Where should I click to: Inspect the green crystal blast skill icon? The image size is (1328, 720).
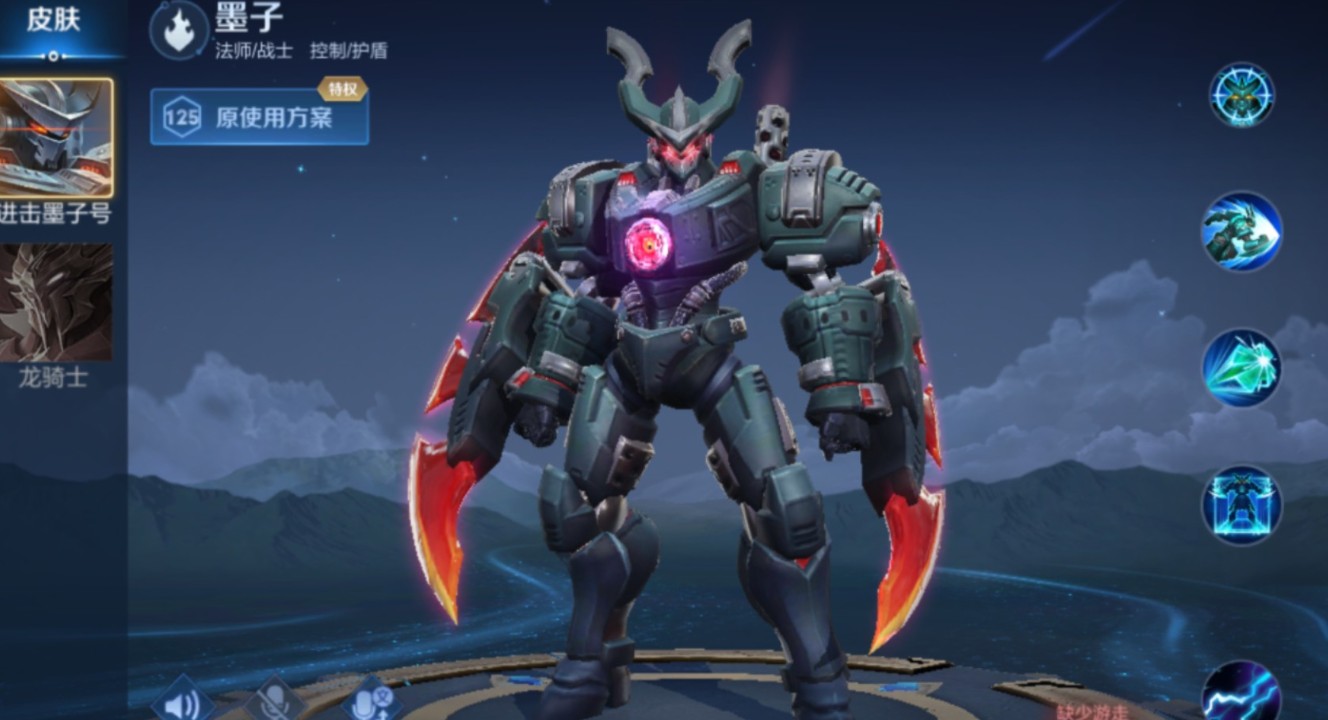point(1241,368)
